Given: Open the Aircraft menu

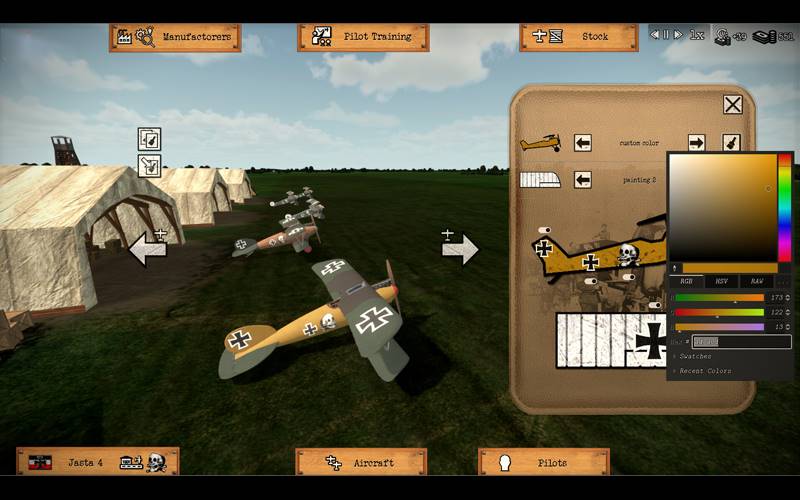Looking at the screenshot, I should coord(361,462).
